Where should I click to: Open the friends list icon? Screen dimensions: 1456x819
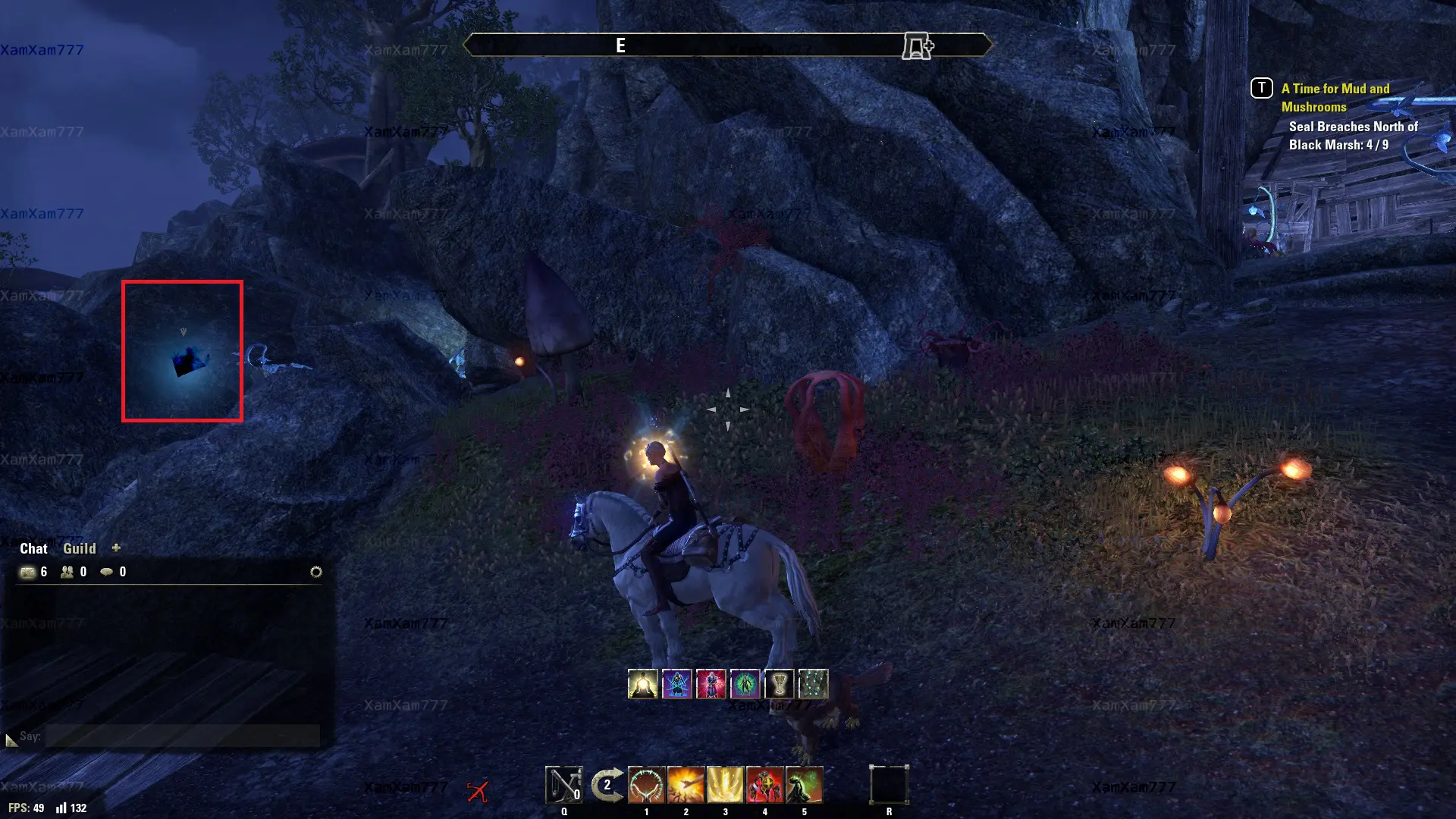click(x=67, y=572)
